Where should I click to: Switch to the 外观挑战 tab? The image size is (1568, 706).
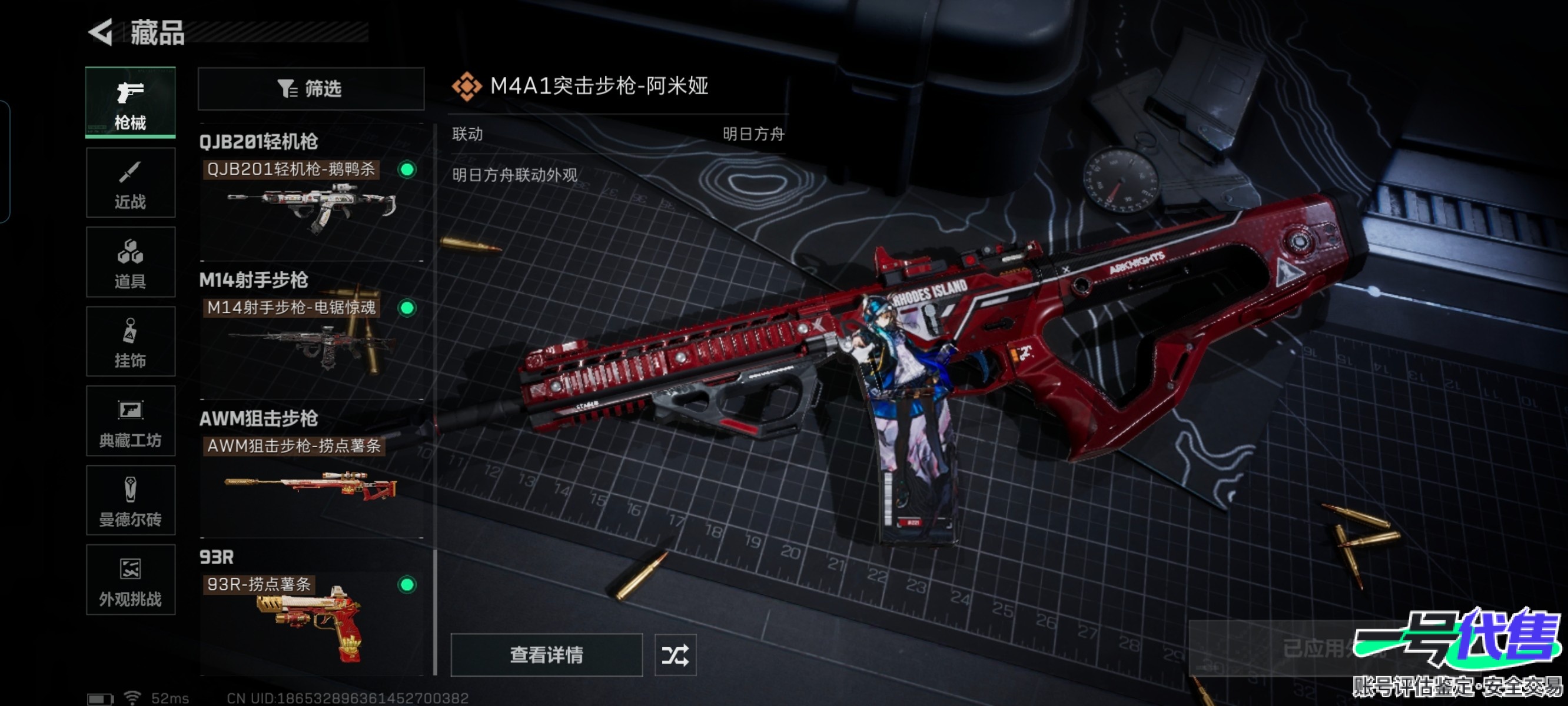[x=130, y=580]
